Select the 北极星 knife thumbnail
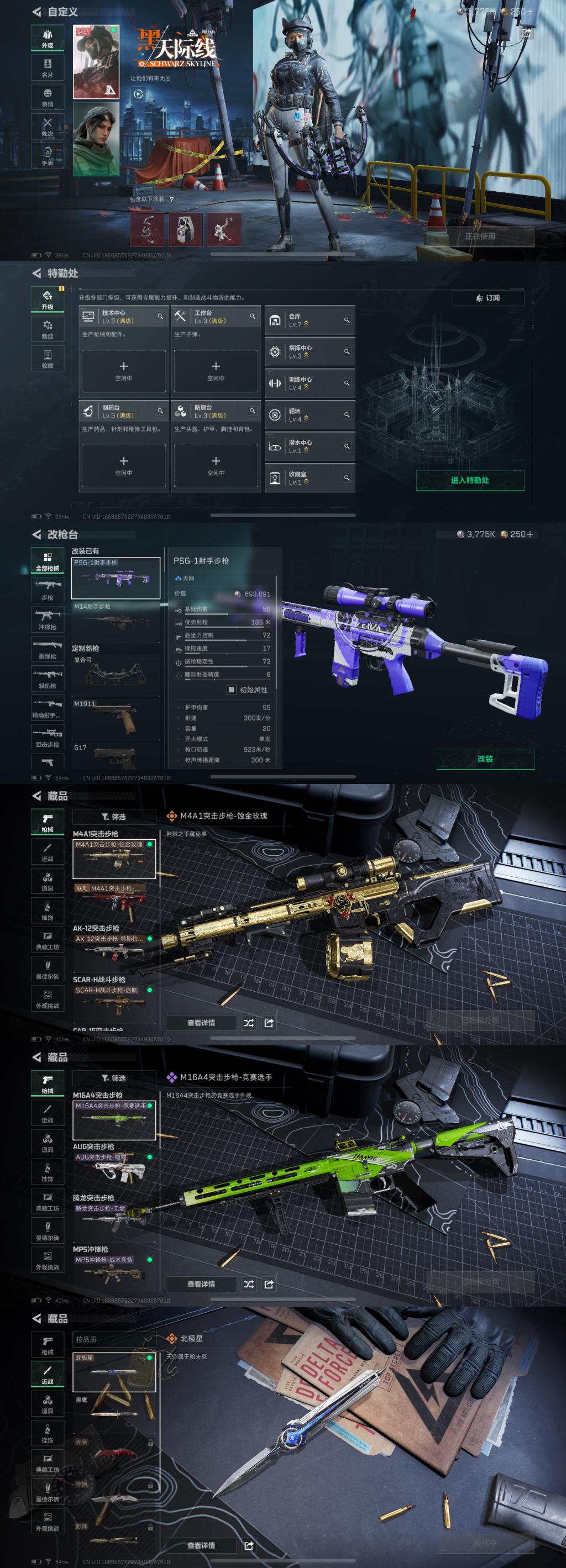Viewport: 566px width, 1568px height. point(114,1372)
